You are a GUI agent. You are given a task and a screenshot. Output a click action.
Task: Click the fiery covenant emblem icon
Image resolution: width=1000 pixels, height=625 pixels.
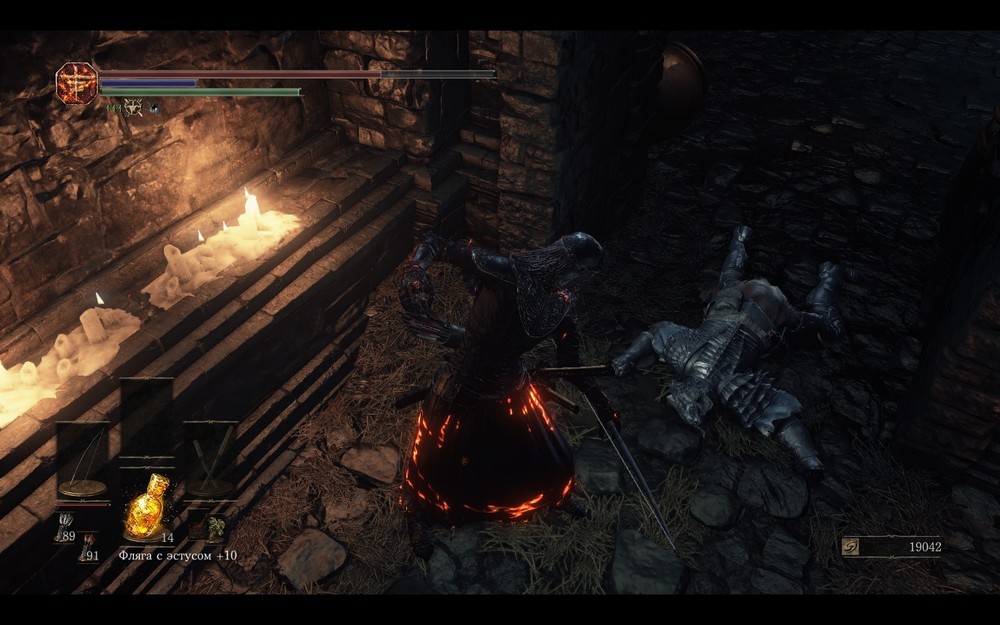coord(76,83)
